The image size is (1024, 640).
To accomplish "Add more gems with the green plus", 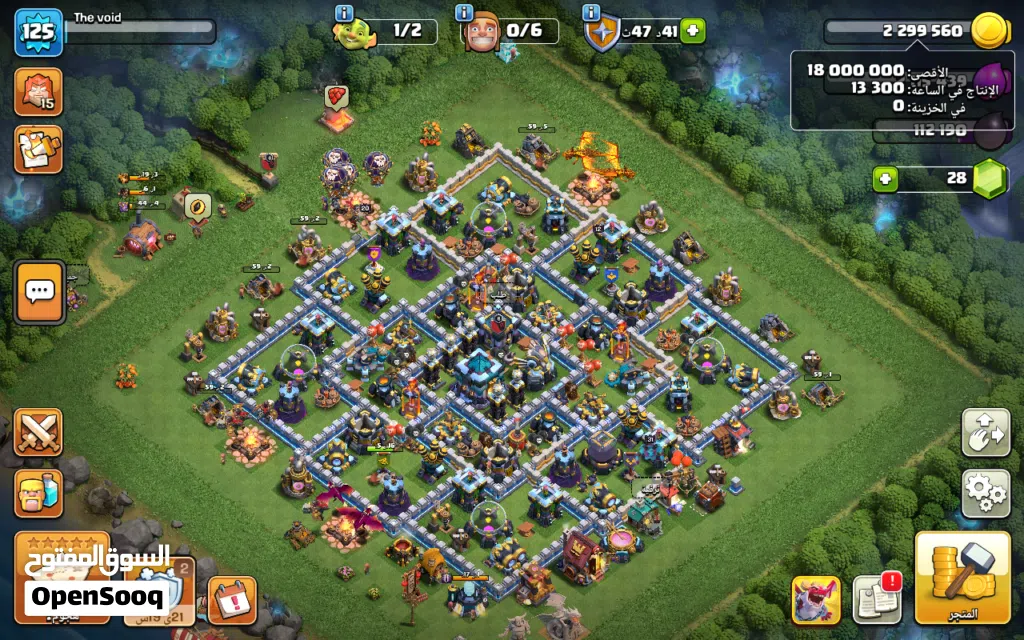I will 885,179.
